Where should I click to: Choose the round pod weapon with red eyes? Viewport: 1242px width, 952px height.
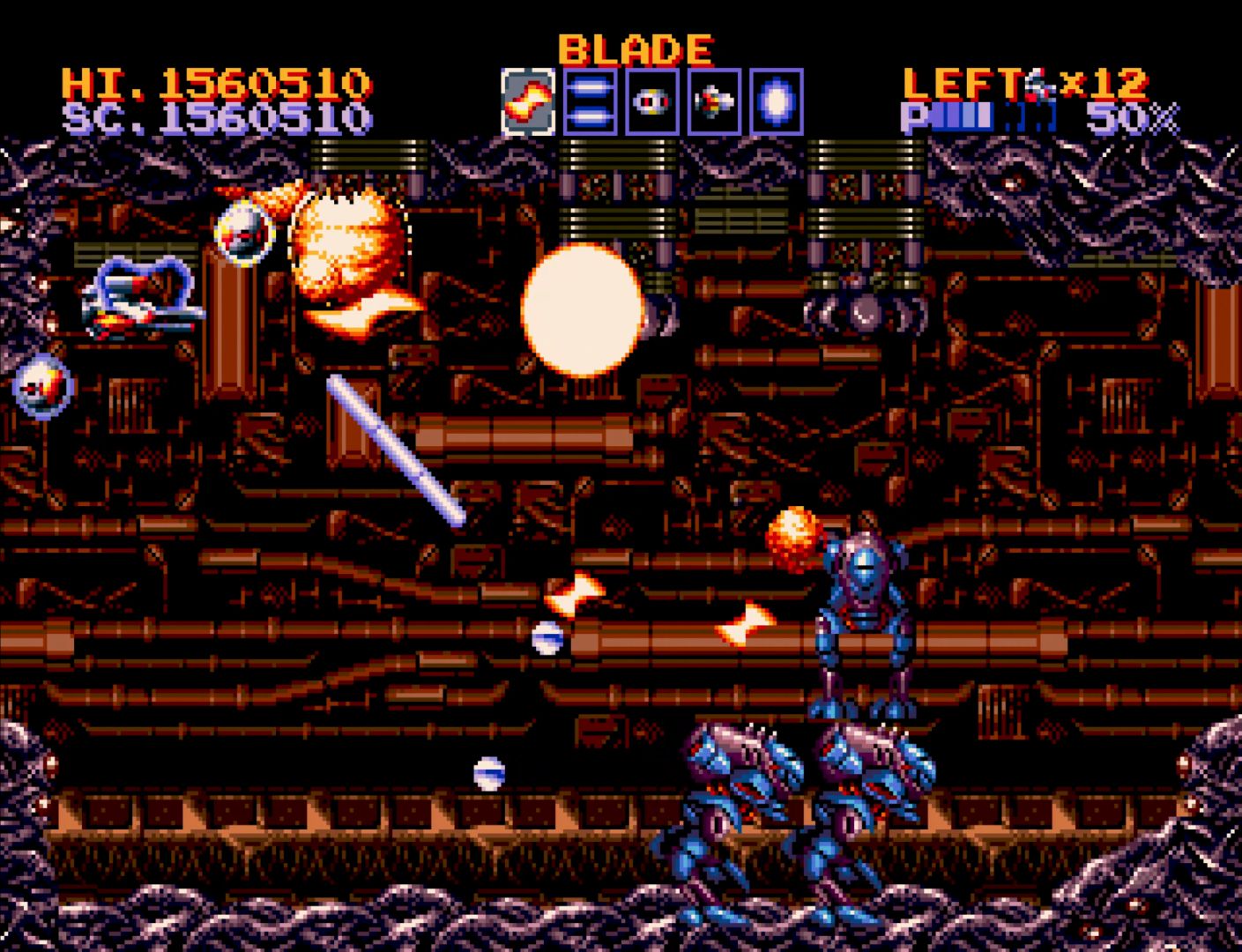pos(652,102)
